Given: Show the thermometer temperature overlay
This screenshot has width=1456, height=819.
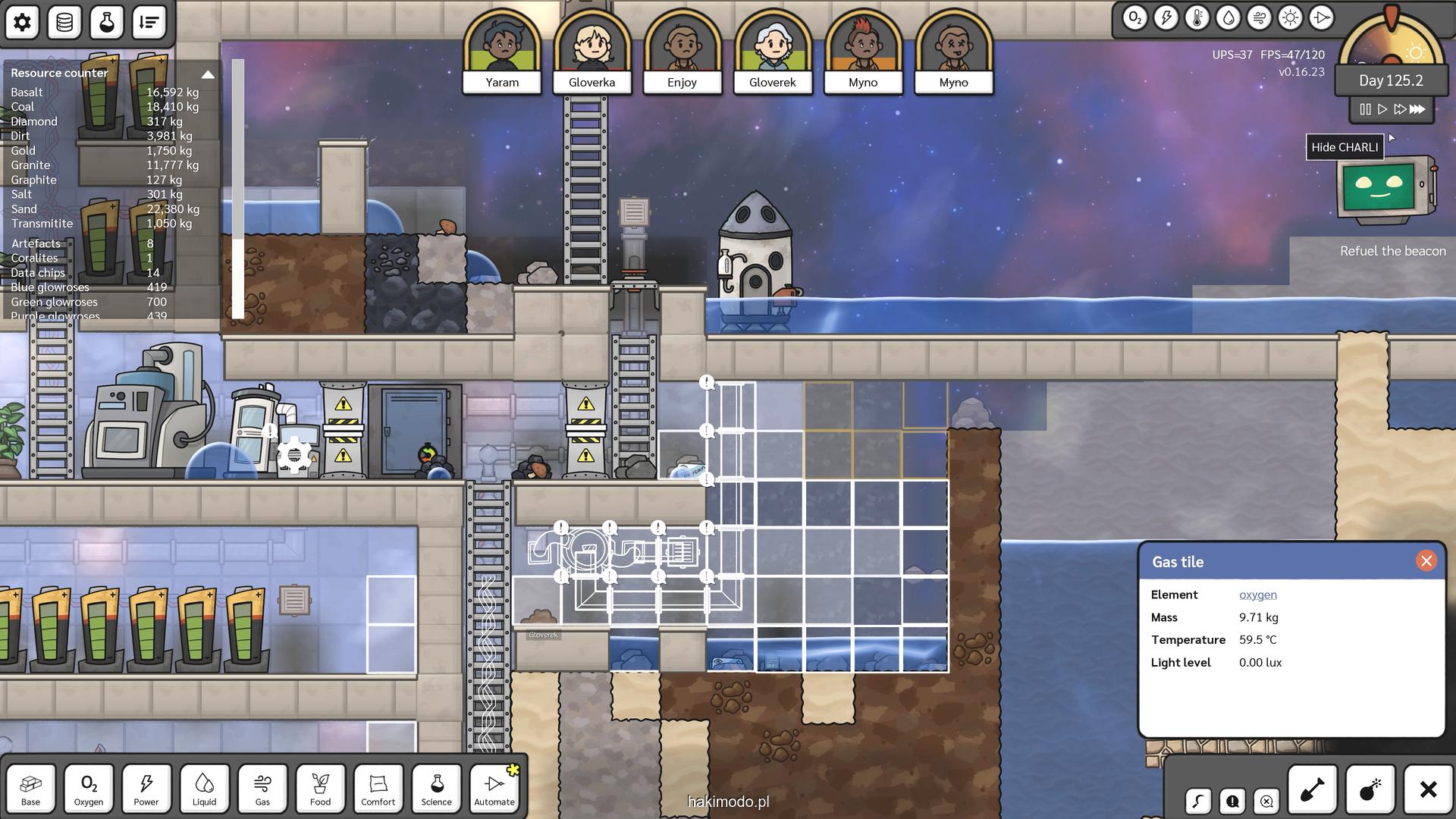Looking at the screenshot, I should coord(1197,18).
